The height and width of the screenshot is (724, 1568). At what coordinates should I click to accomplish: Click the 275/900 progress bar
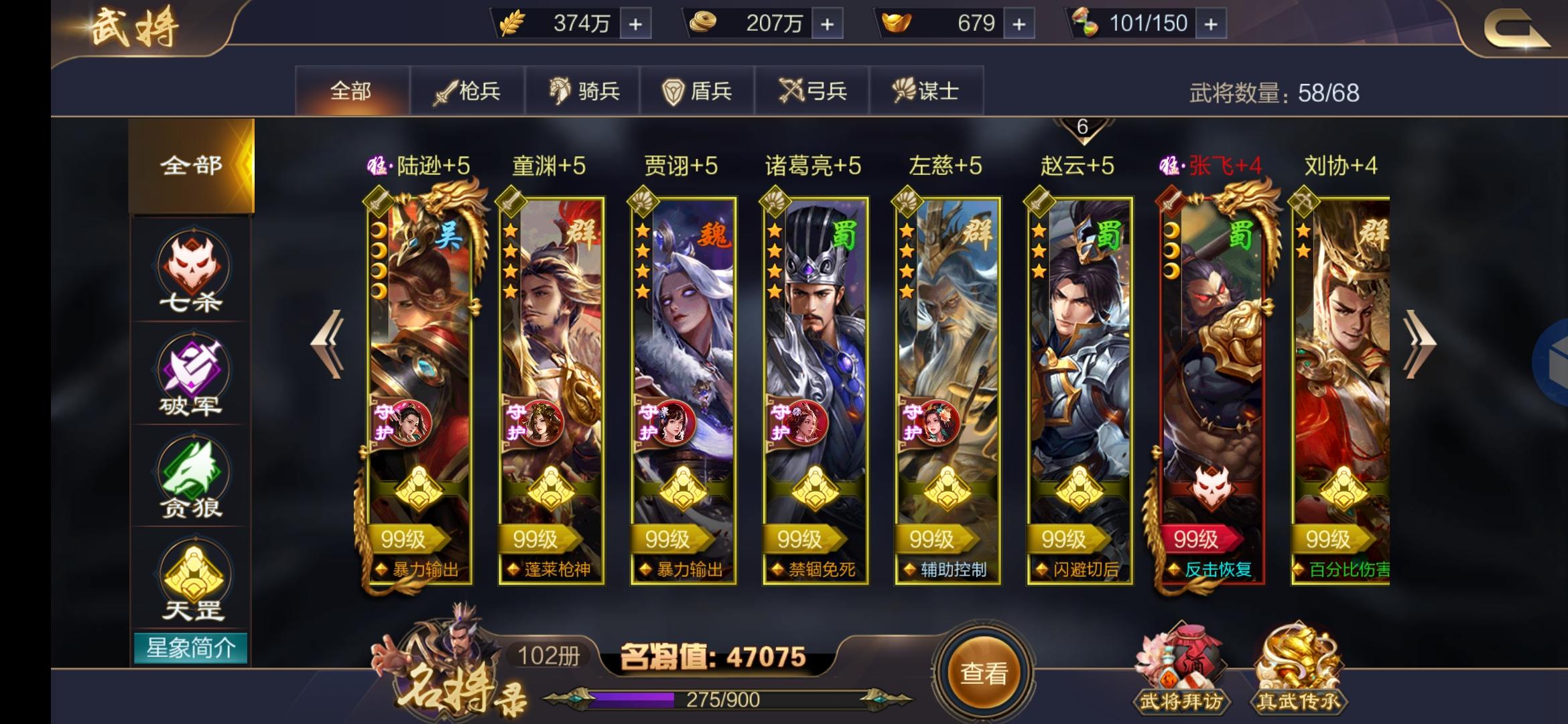tap(717, 699)
